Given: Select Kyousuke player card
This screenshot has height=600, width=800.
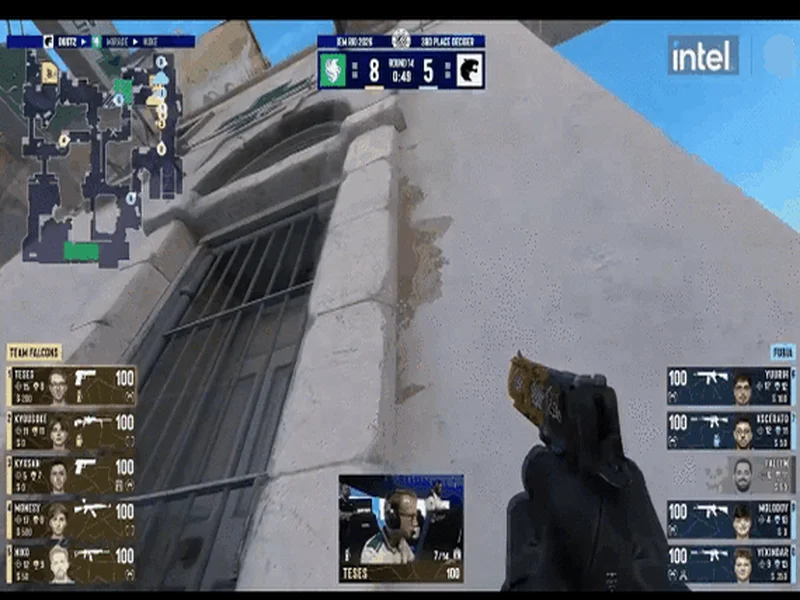Looking at the screenshot, I should pos(72,431).
